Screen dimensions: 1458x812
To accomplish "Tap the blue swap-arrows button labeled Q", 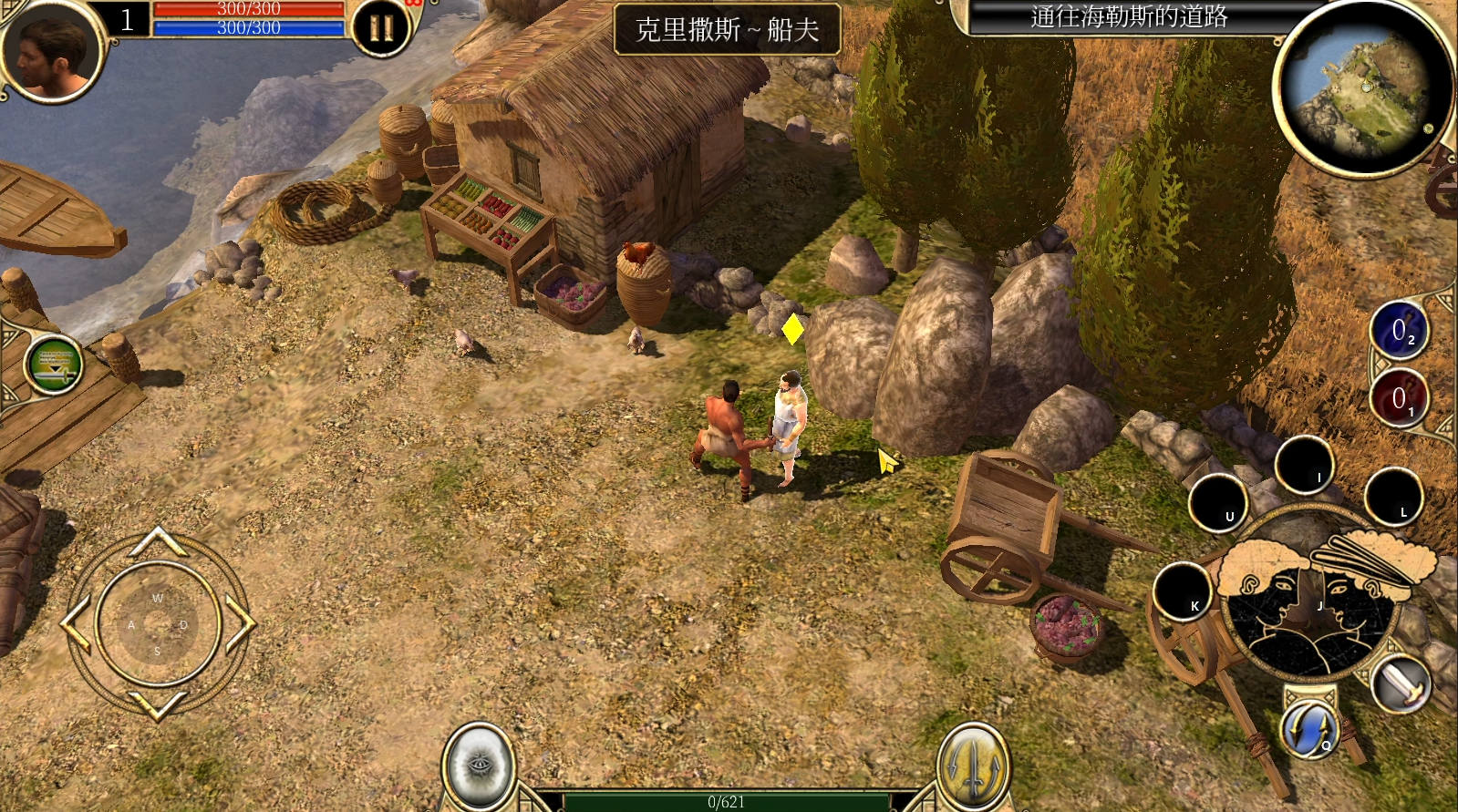I will pyautogui.click(x=1311, y=729).
